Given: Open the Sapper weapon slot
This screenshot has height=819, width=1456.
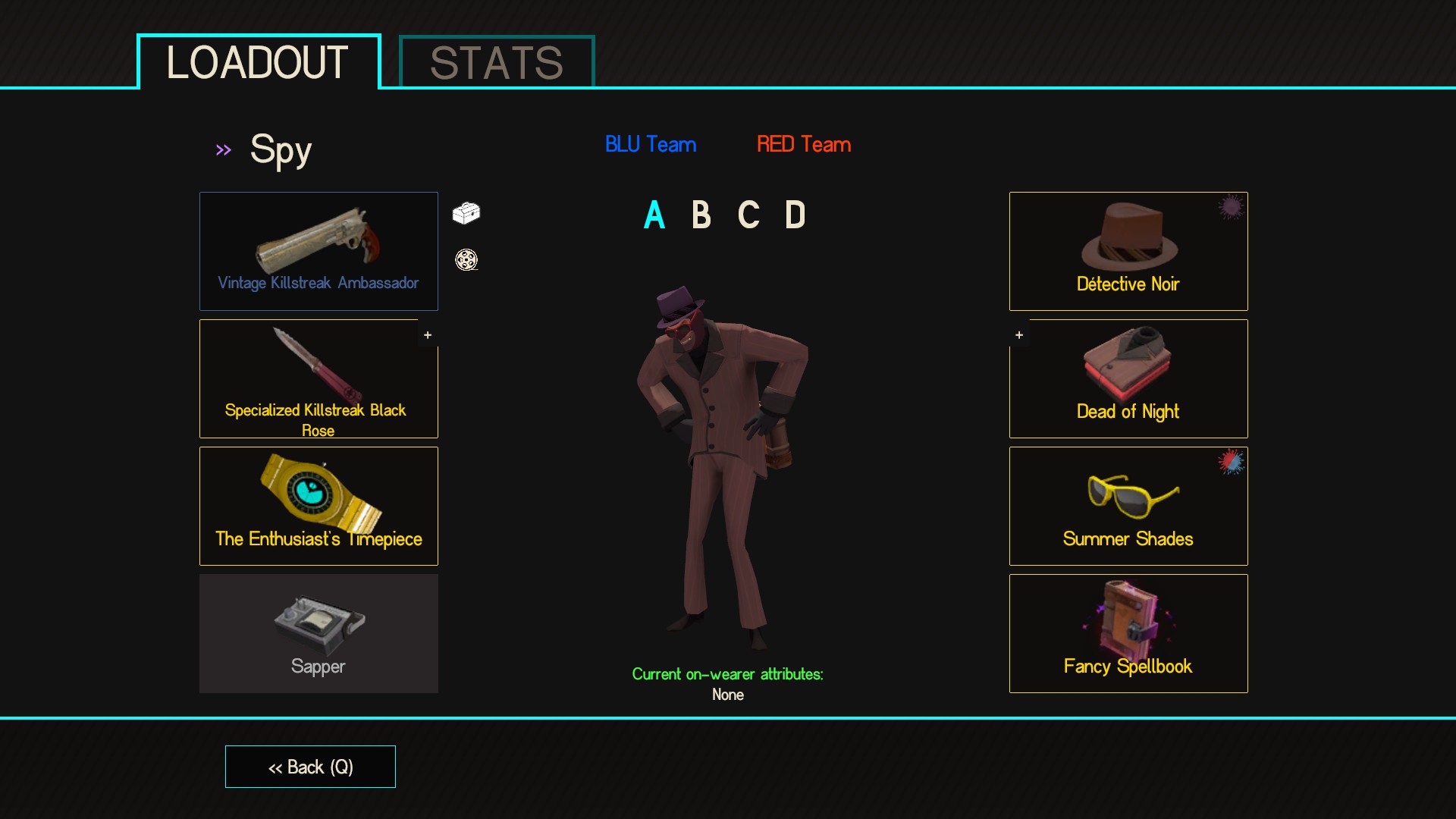Looking at the screenshot, I should 318,633.
